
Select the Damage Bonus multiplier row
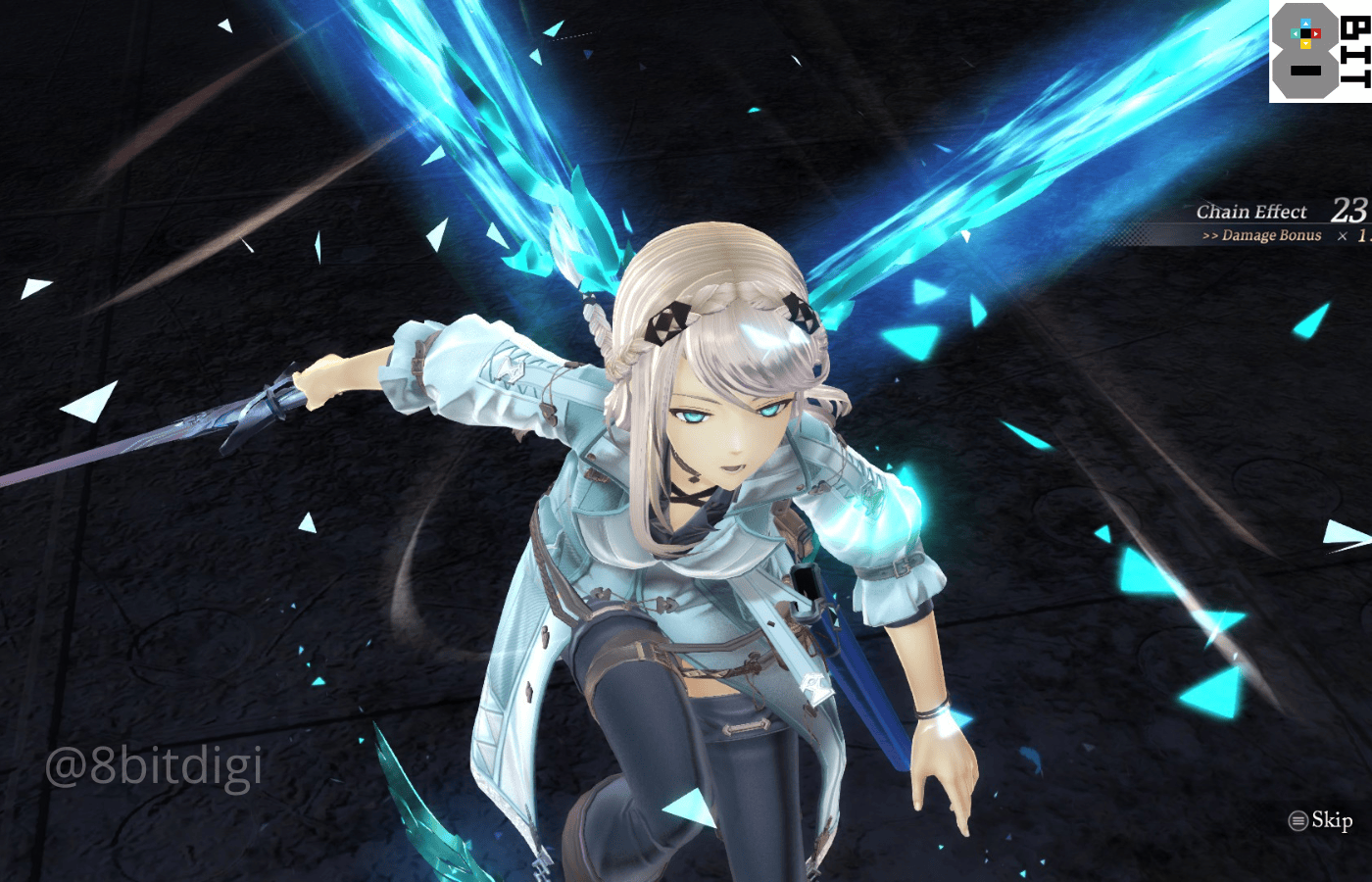(1274, 235)
